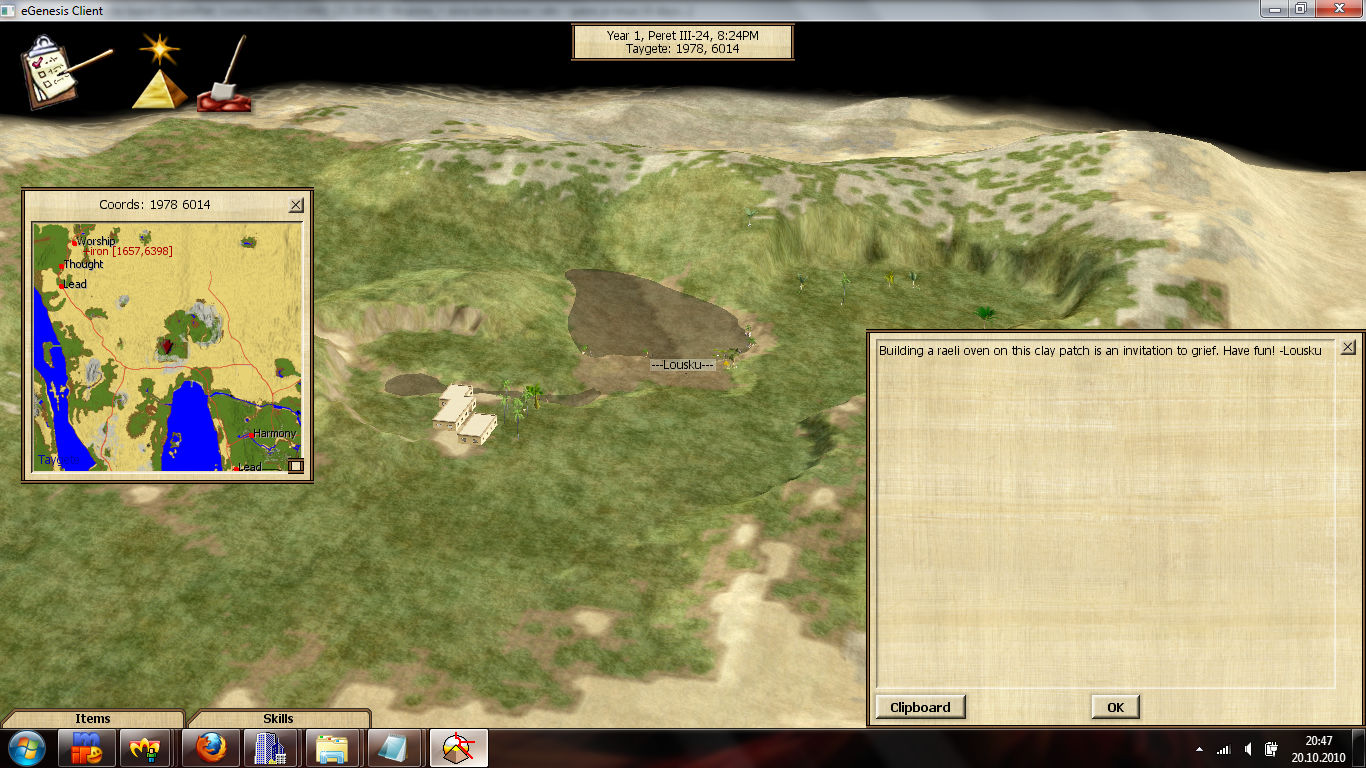Select the red clay trowel icon
Viewport: 1366px width, 768px height.
[x=226, y=78]
